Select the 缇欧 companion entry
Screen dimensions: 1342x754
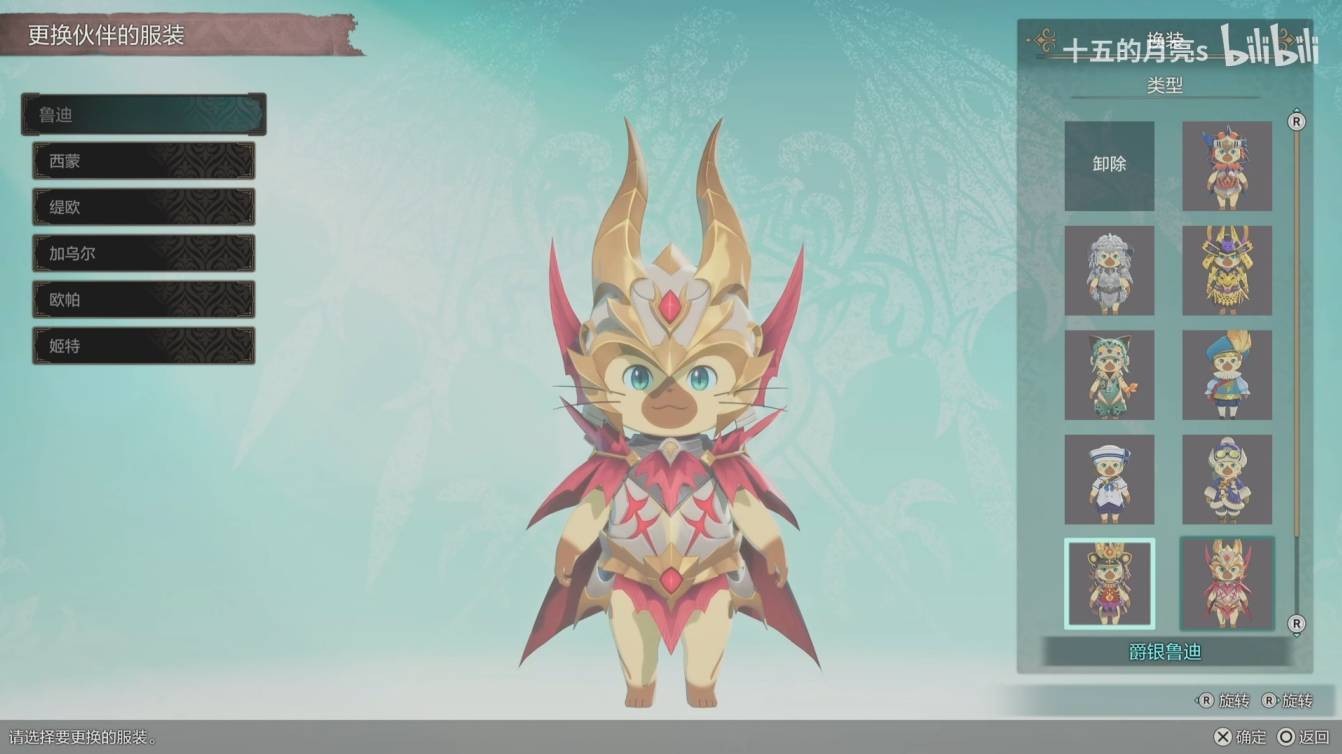144,207
